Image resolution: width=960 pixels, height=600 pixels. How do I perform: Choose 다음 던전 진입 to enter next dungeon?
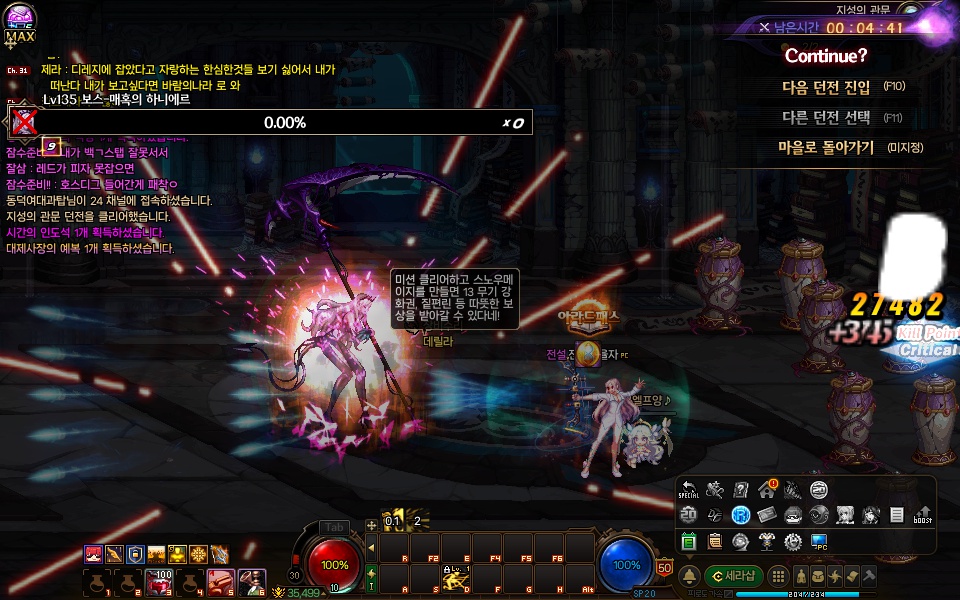click(x=826, y=87)
